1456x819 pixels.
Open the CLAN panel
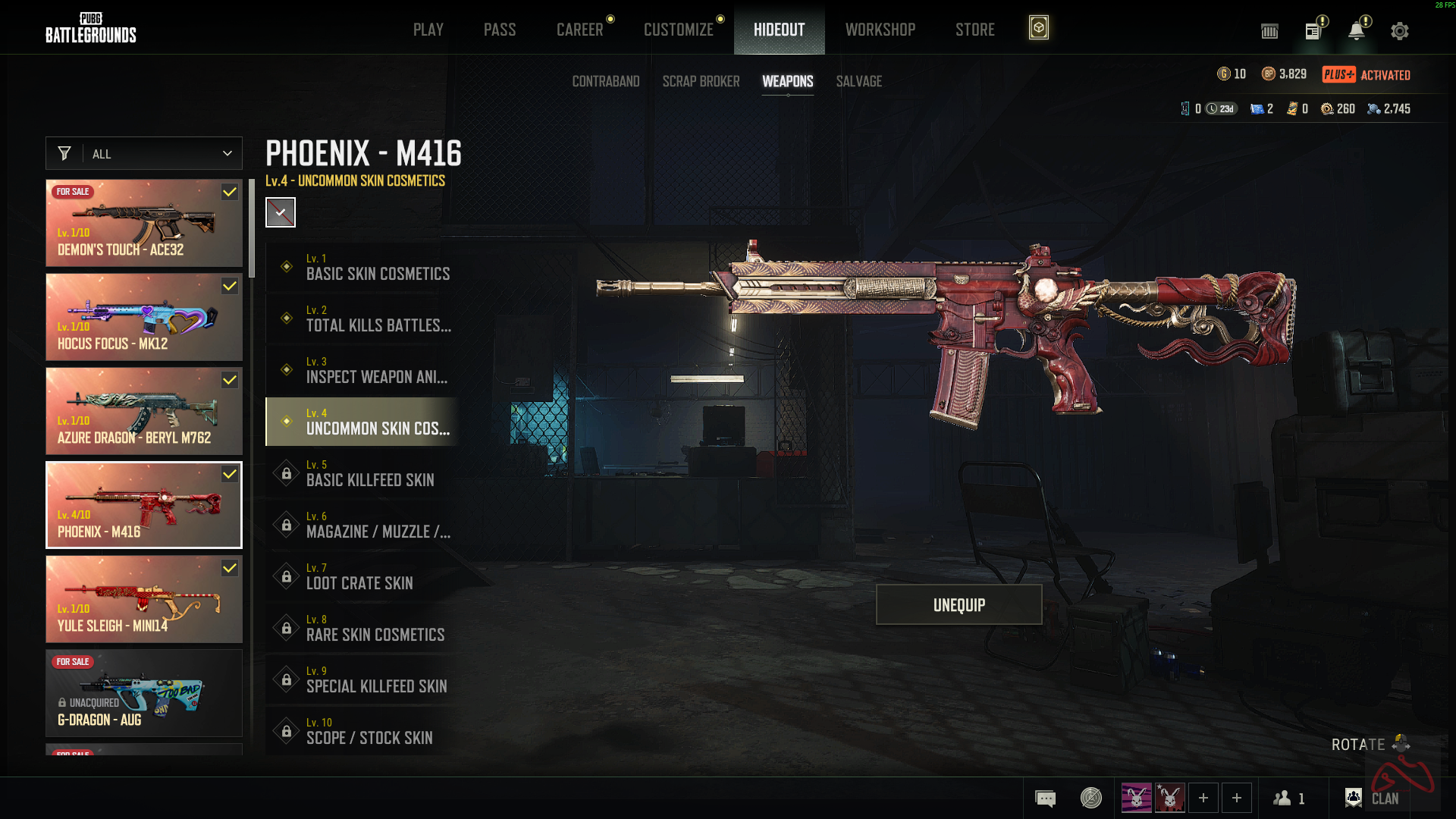pos(1372,798)
